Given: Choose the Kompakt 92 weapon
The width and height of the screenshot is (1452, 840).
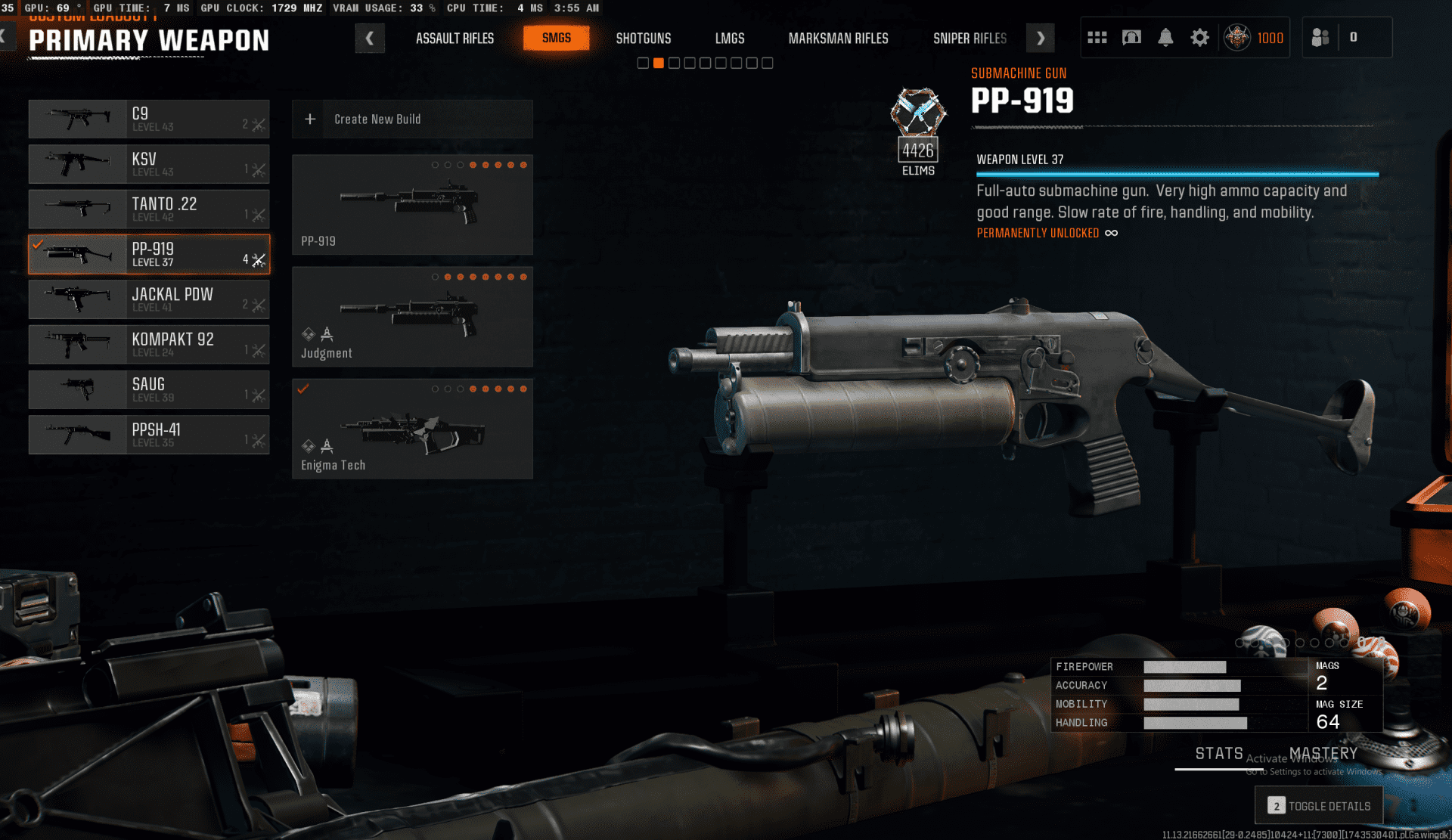Looking at the screenshot, I should coord(149,345).
